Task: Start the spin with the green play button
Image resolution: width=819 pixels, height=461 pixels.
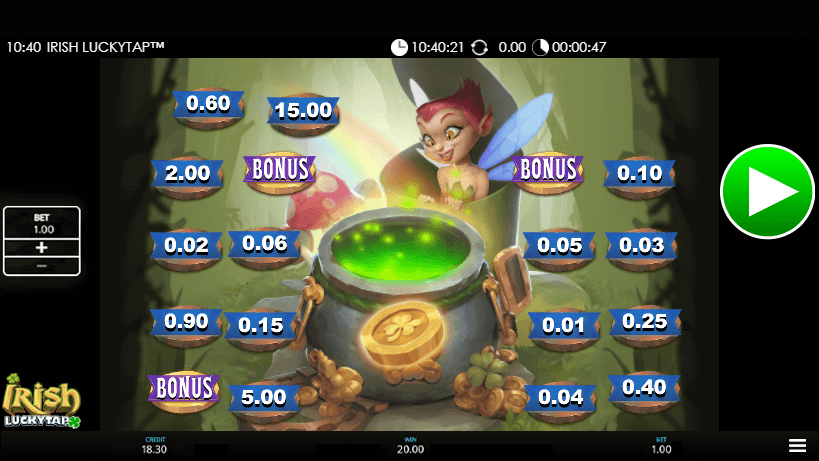Action: [x=767, y=192]
